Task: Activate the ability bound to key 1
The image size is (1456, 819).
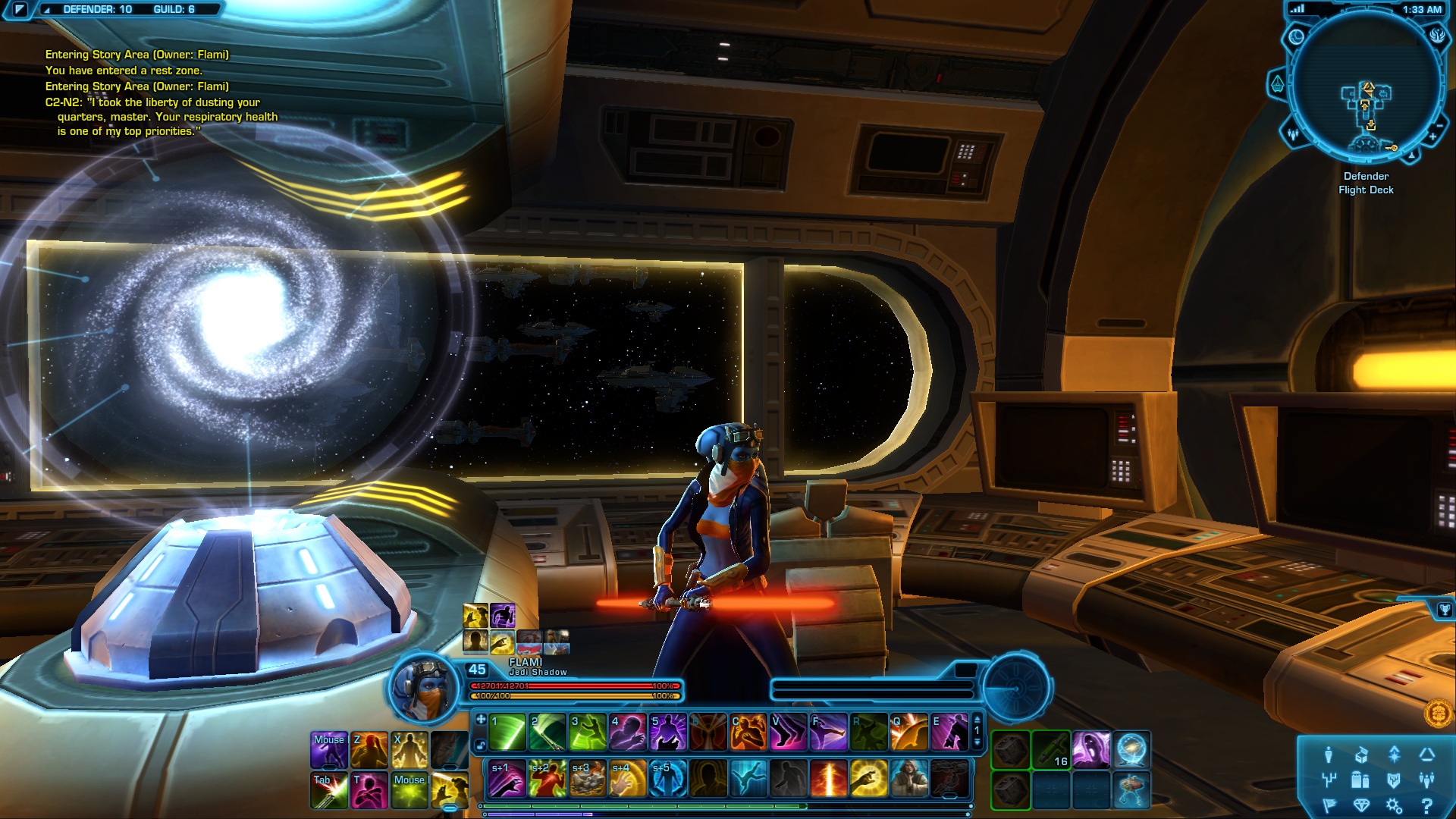Action: tap(507, 733)
